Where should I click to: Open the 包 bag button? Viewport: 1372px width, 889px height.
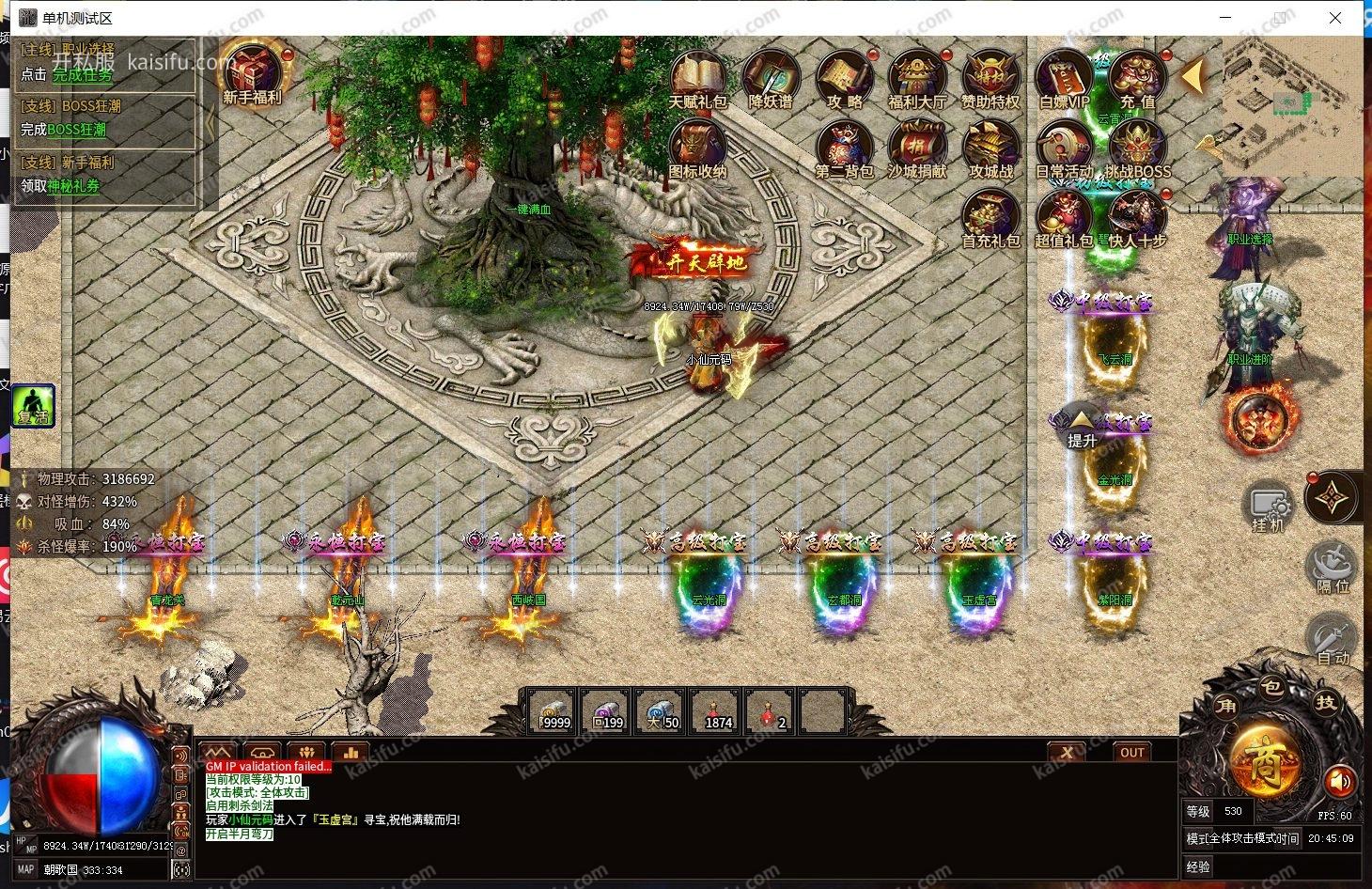[x=1271, y=688]
